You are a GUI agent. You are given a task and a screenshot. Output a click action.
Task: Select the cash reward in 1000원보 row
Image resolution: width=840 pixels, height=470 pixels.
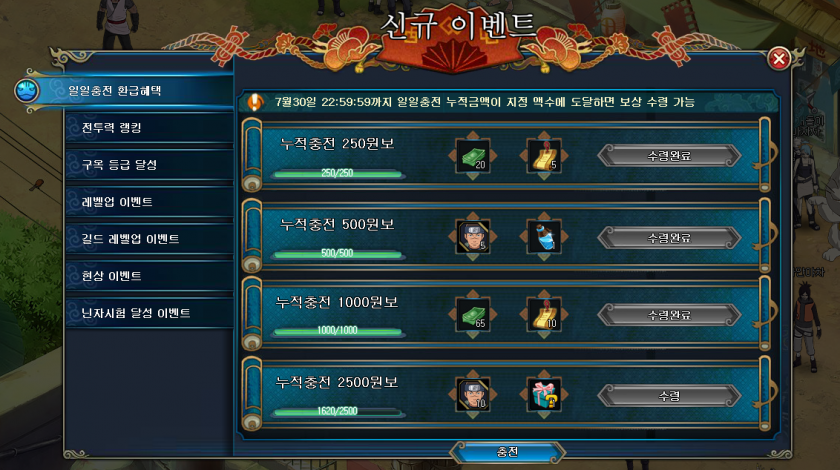pyautogui.click(x=472, y=315)
